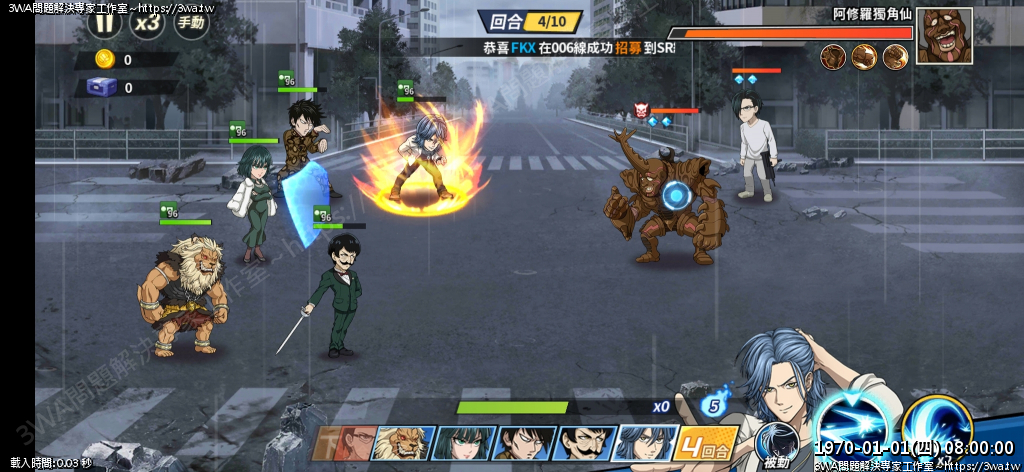Viewport: 1024px width, 472px height.
Task: Switch the 手動 manual mode button
Action: (192, 21)
